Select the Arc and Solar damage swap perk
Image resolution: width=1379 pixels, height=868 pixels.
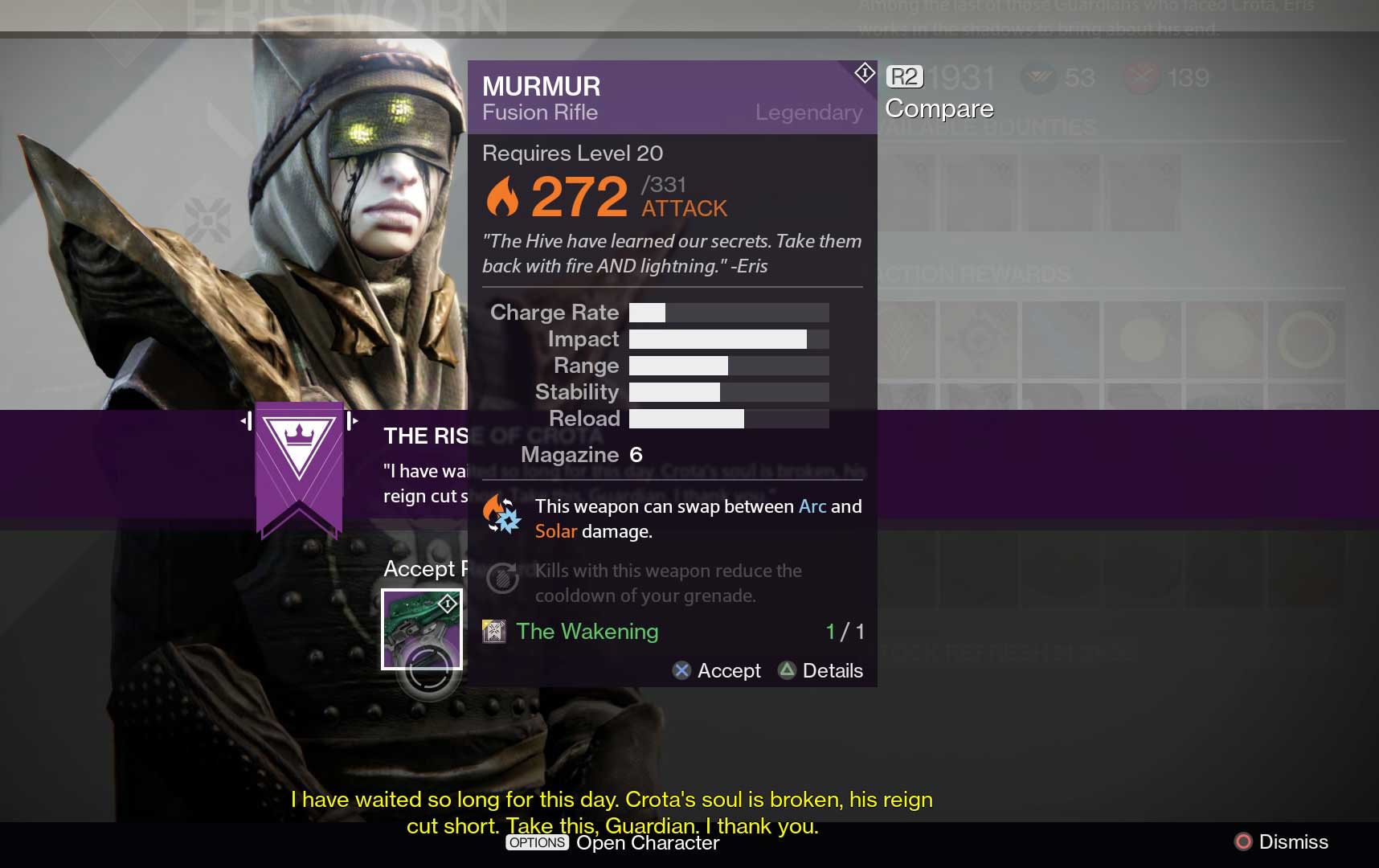(502, 515)
